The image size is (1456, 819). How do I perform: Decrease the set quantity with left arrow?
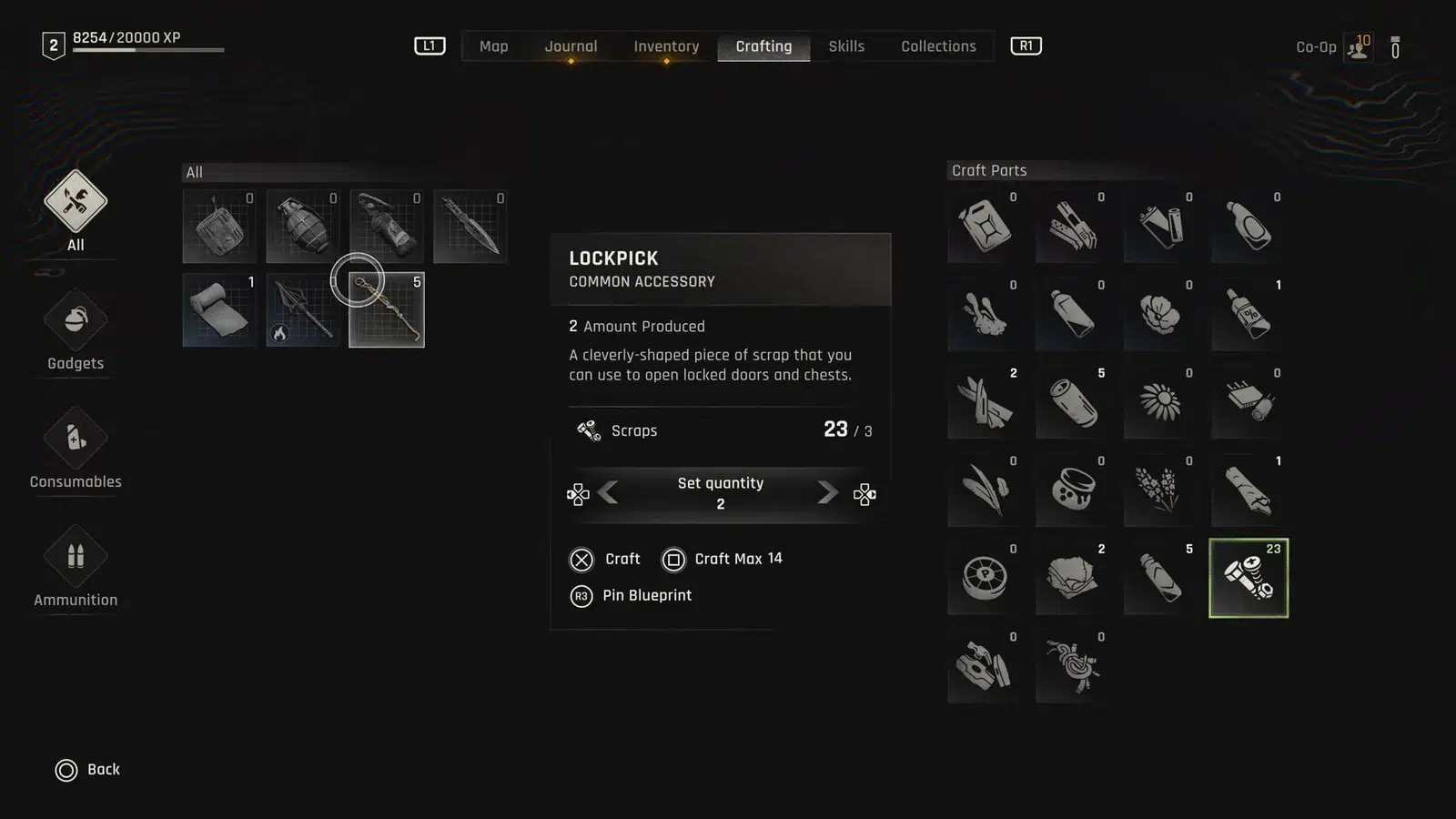click(x=609, y=493)
